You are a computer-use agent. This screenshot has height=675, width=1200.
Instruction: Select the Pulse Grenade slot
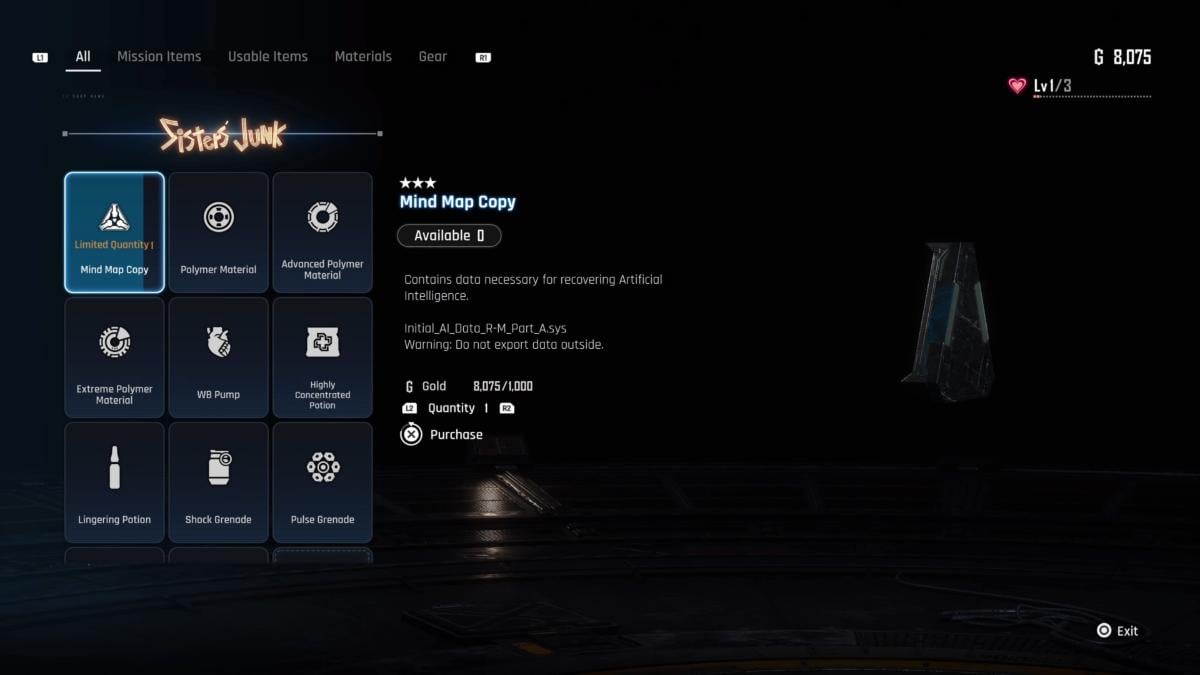point(322,482)
